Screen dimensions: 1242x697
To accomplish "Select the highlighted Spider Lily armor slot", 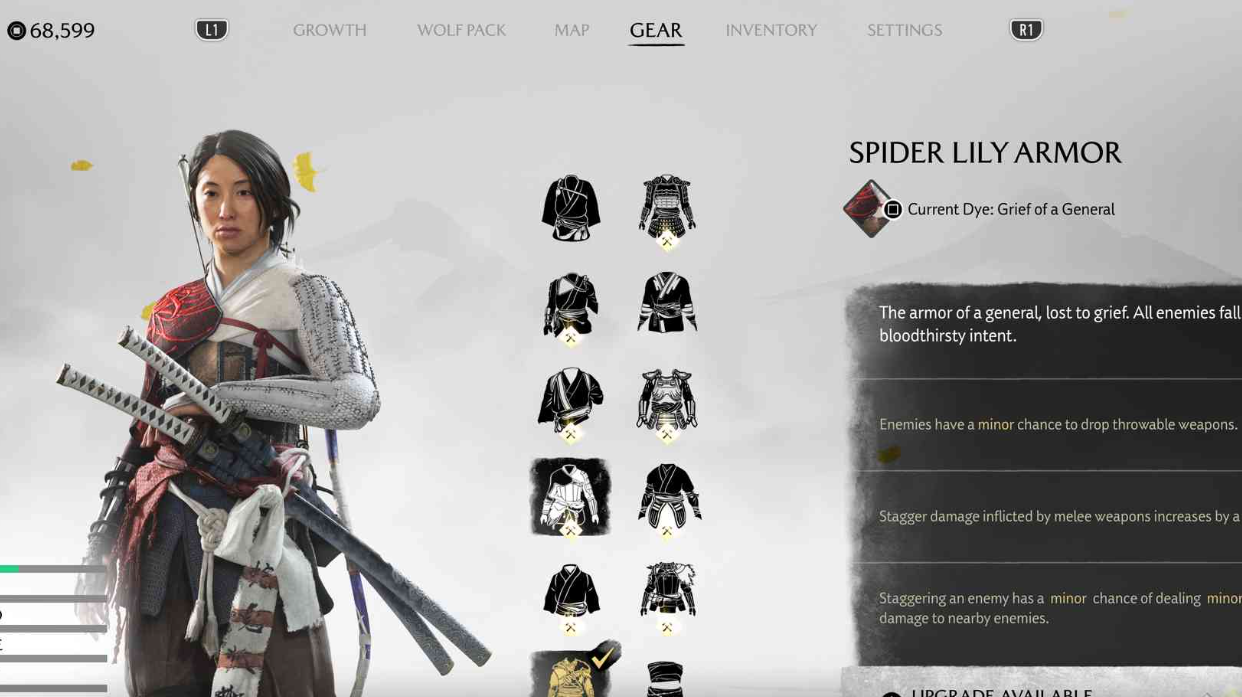I will click(x=570, y=497).
